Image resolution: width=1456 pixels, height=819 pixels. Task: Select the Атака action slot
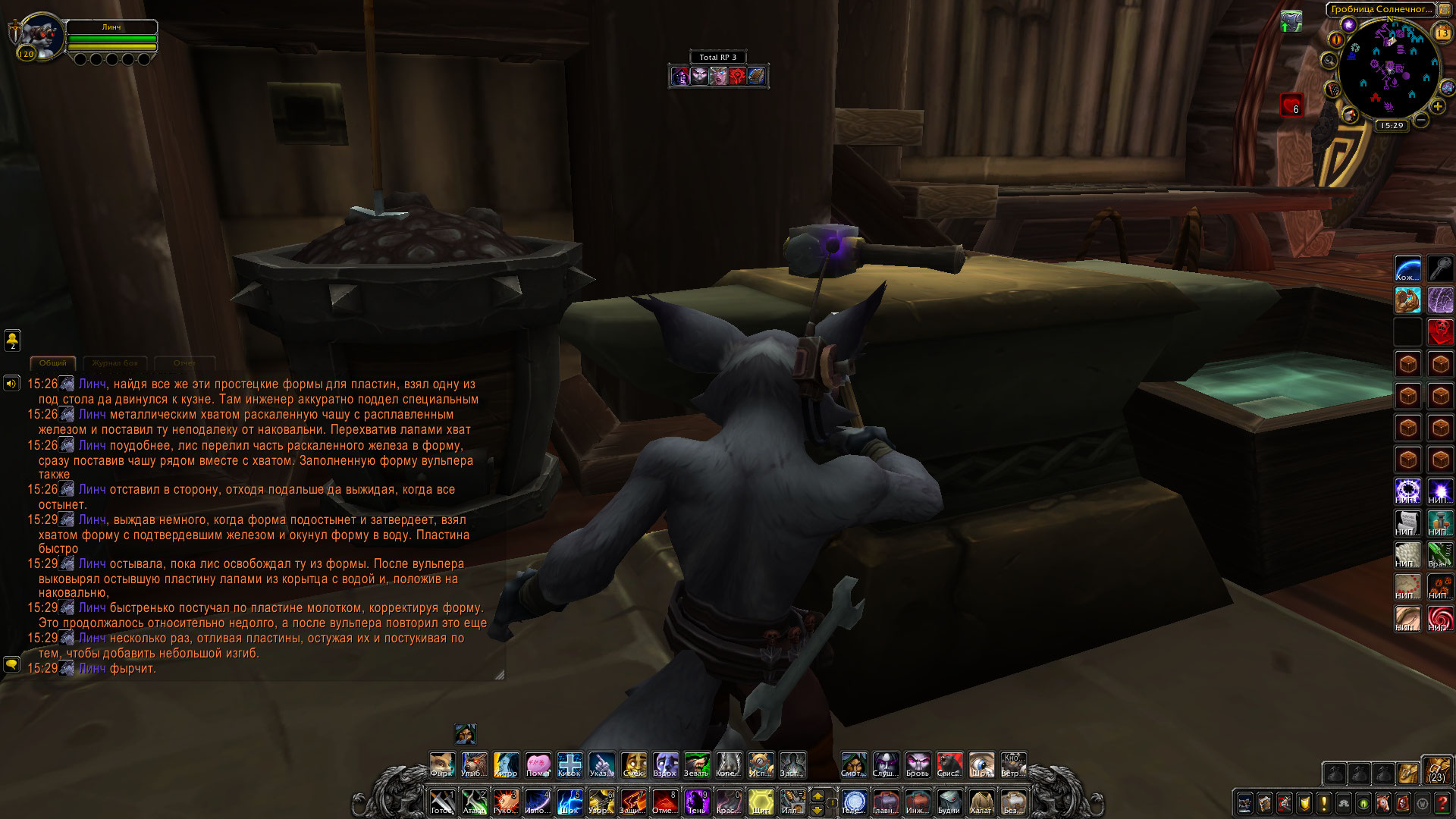[474, 802]
